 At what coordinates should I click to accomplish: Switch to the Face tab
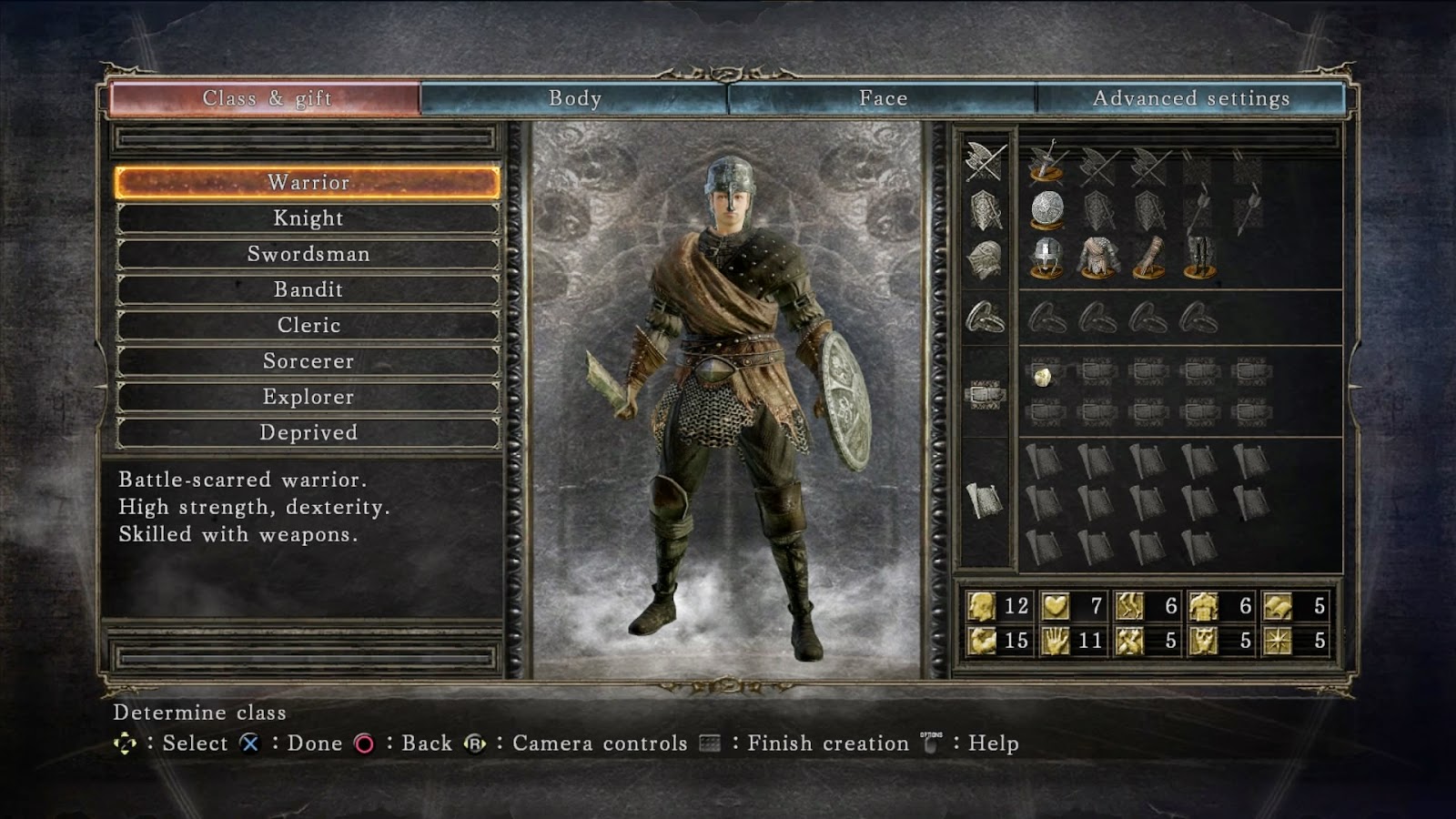(x=883, y=98)
